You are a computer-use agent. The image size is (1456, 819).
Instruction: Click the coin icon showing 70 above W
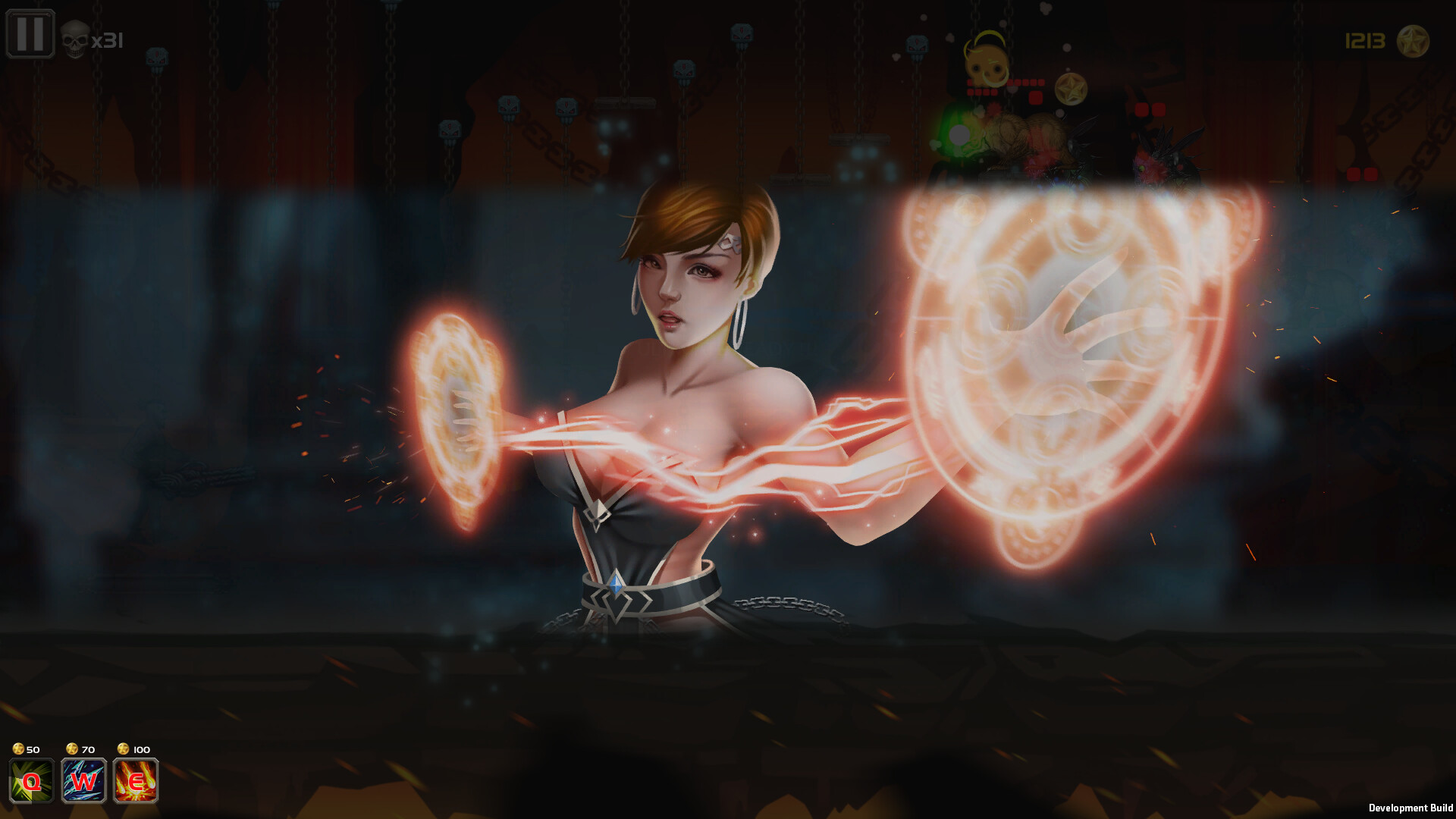72,749
